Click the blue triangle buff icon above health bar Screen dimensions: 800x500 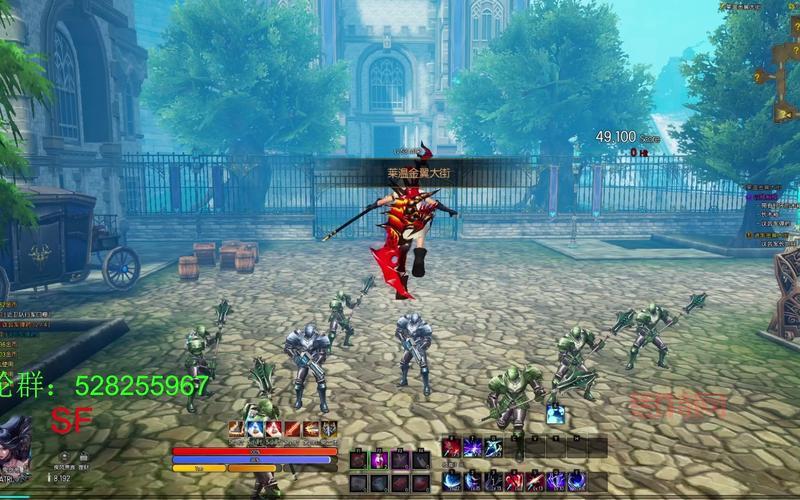click(x=257, y=429)
